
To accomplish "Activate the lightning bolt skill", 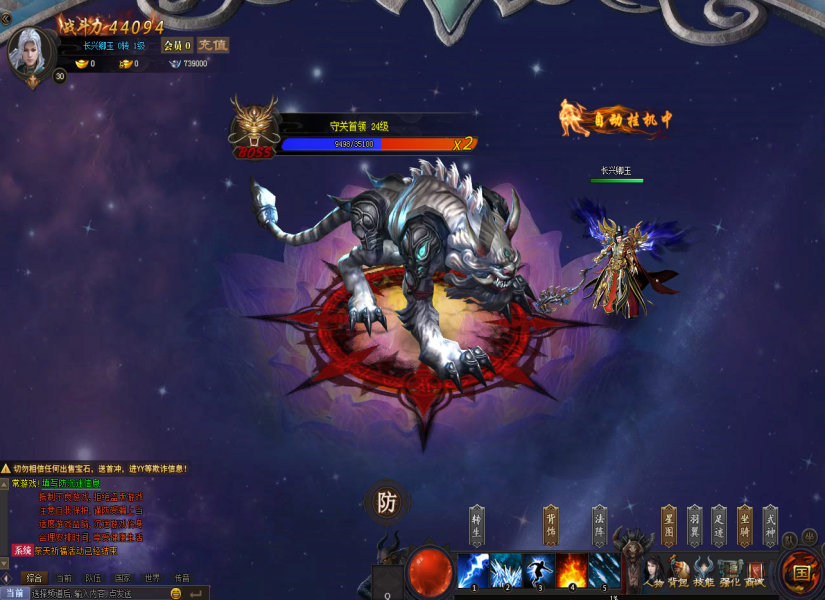I will (x=473, y=570).
